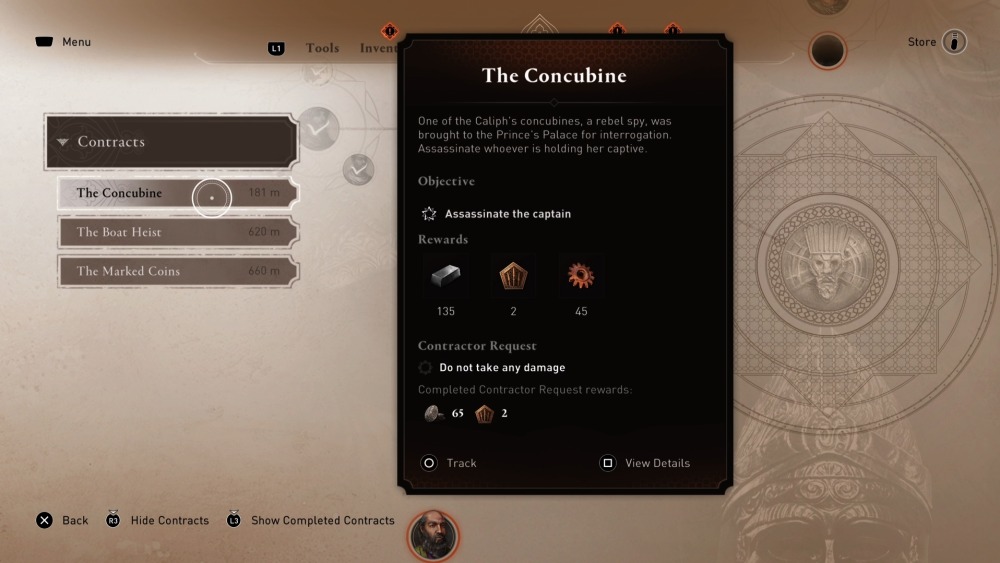Track The Concubine contract
This screenshot has width=1000, height=563.
point(449,463)
